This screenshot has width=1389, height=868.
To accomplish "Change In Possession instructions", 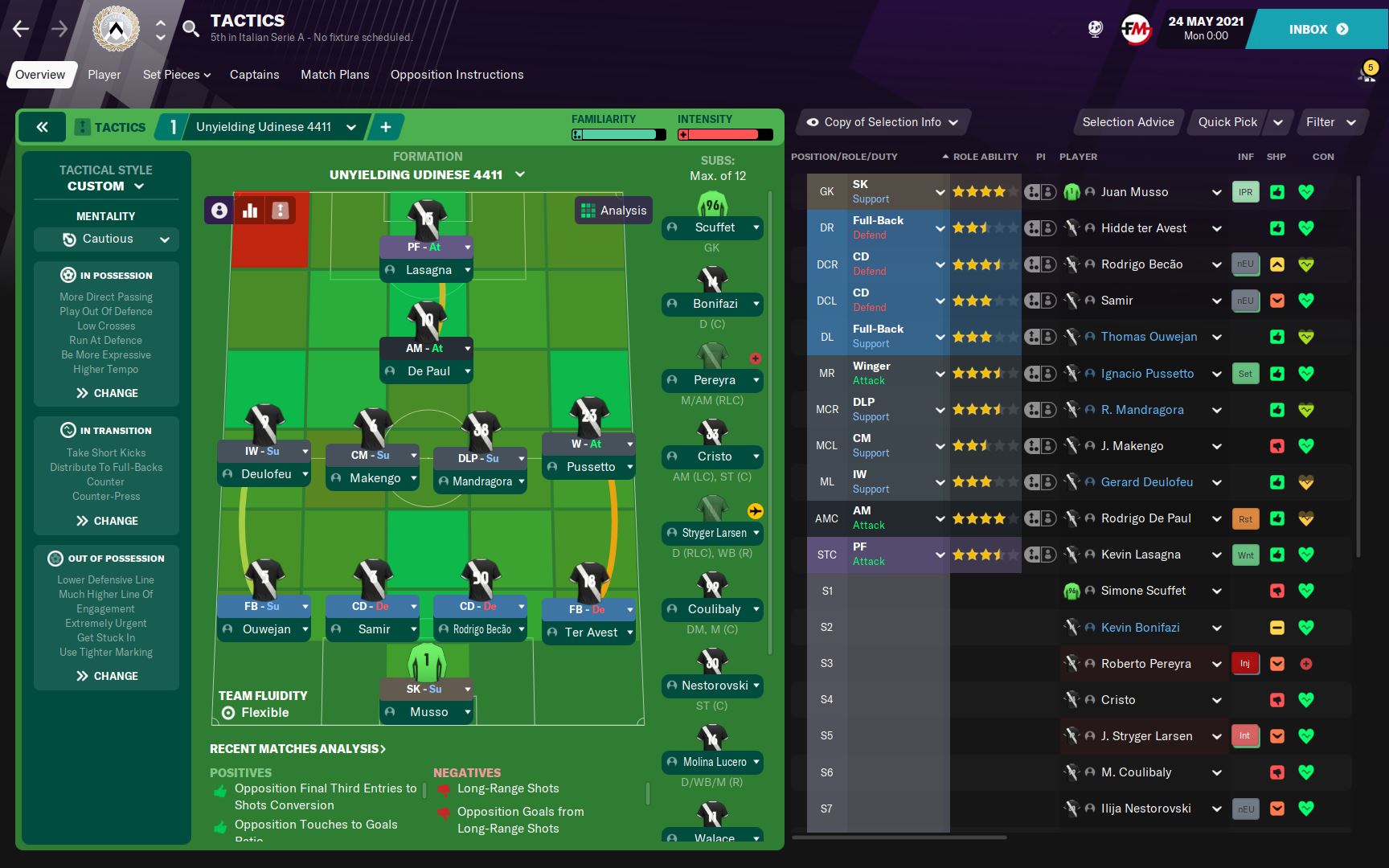I will coord(107,393).
